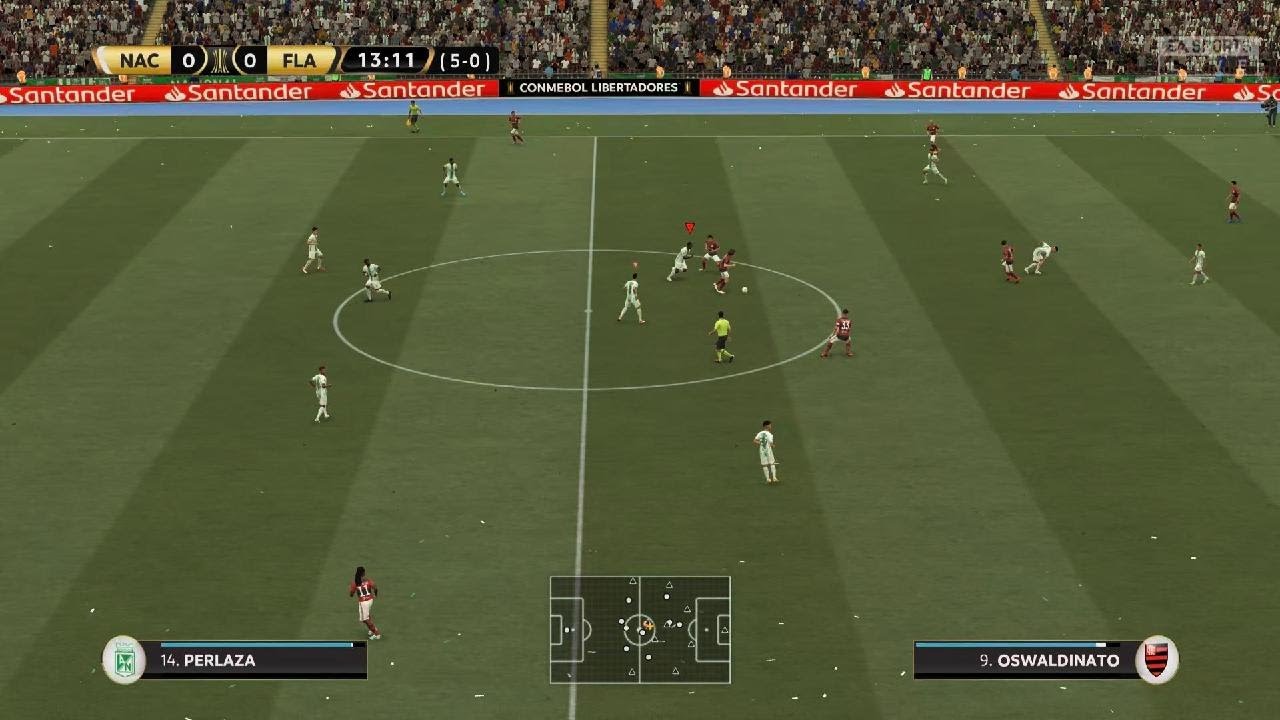
Task: Click the 9. Oswaldinato player name panel
Action: [1025, 660]
